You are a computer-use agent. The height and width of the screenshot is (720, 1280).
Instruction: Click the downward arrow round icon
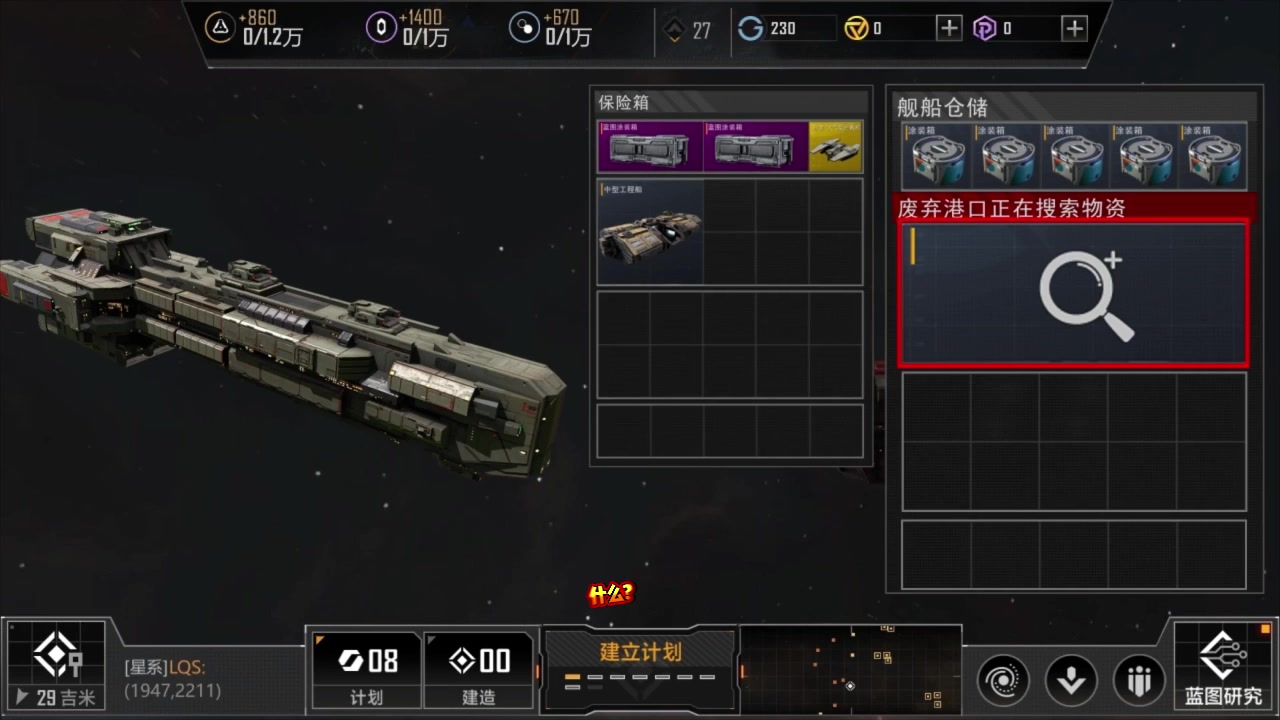click(x=1070, y=681)
